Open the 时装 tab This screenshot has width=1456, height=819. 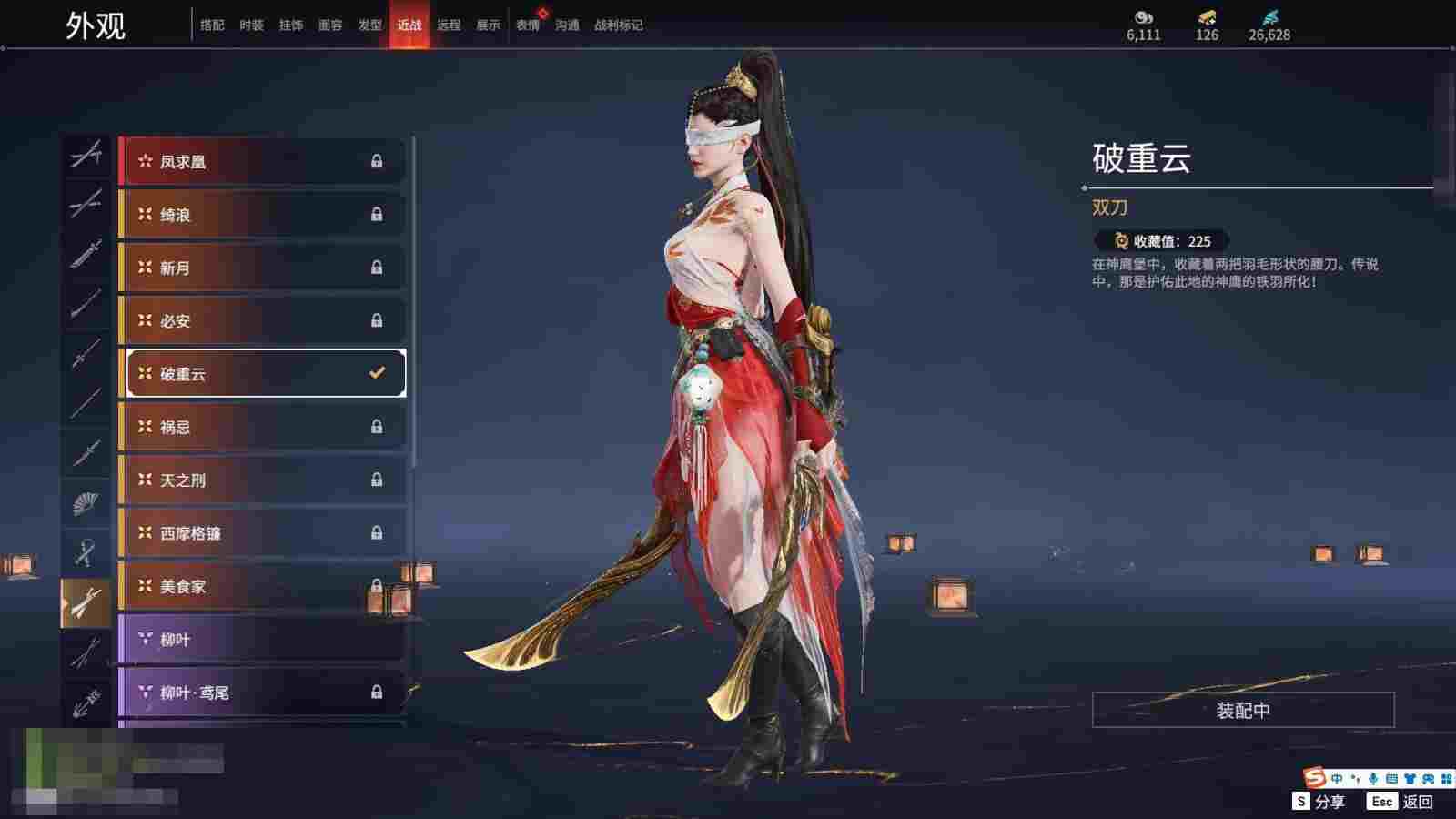251,25
